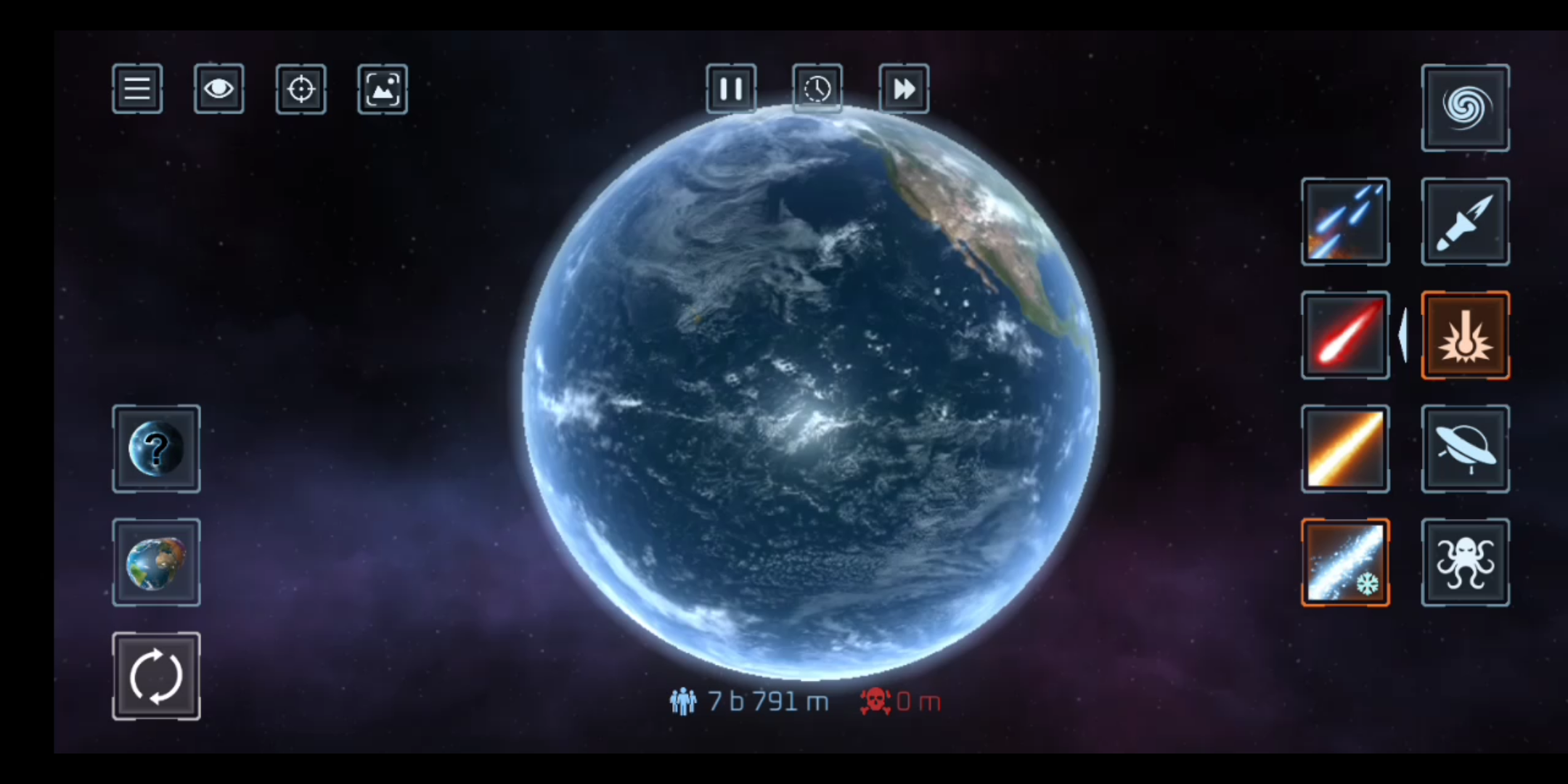The height and width of the screenshot is (784, 1568).
Task: Open the time control clock menu
Action: 817,88
